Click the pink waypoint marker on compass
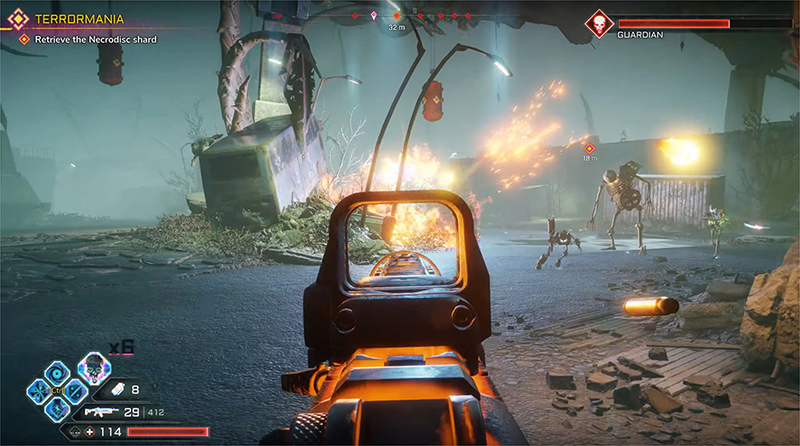Viewport: 800px width, 446px height. pyautogui.click(x=374, y=16)
